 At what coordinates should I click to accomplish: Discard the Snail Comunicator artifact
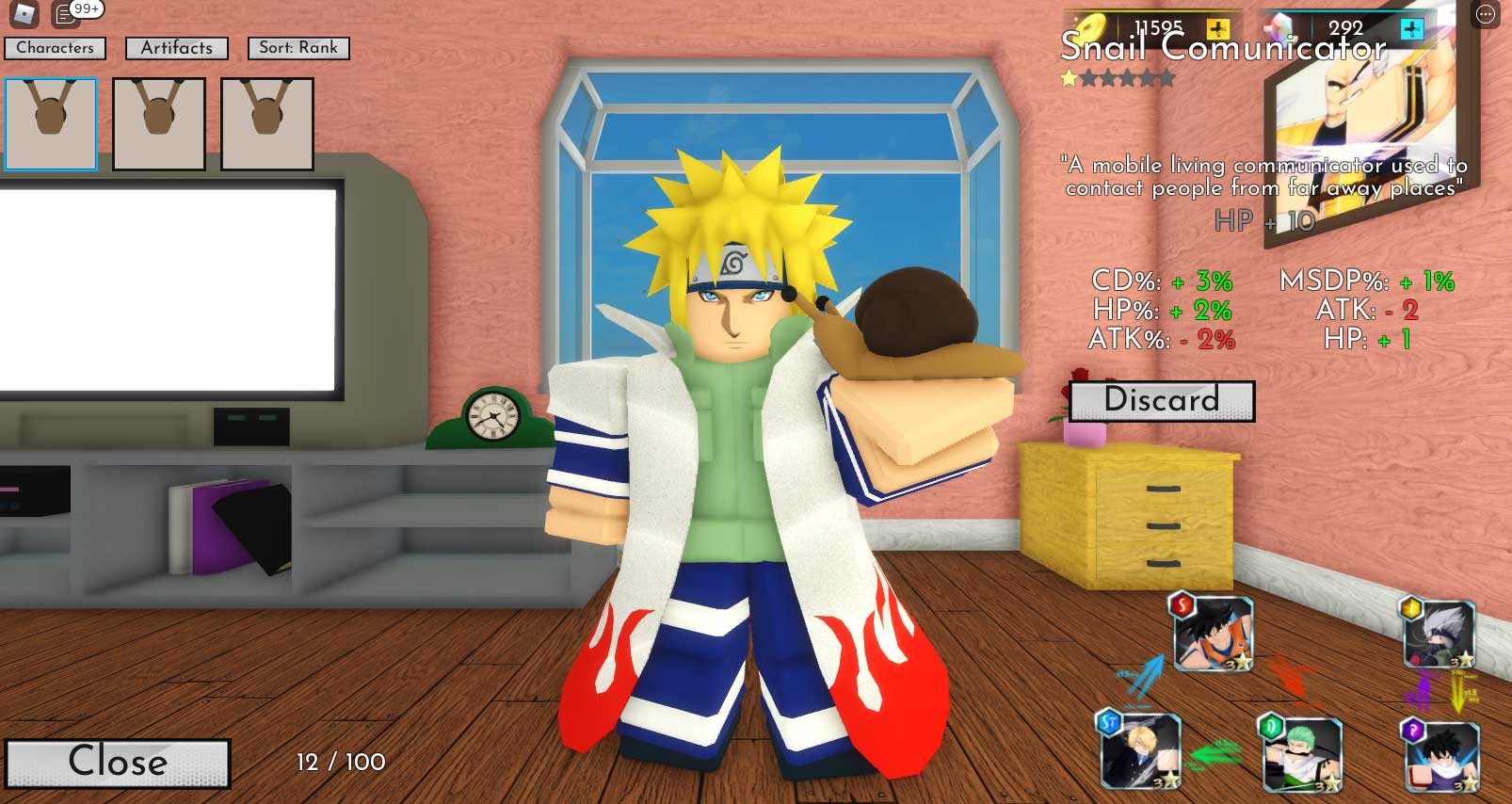[x=1162, y=401]
